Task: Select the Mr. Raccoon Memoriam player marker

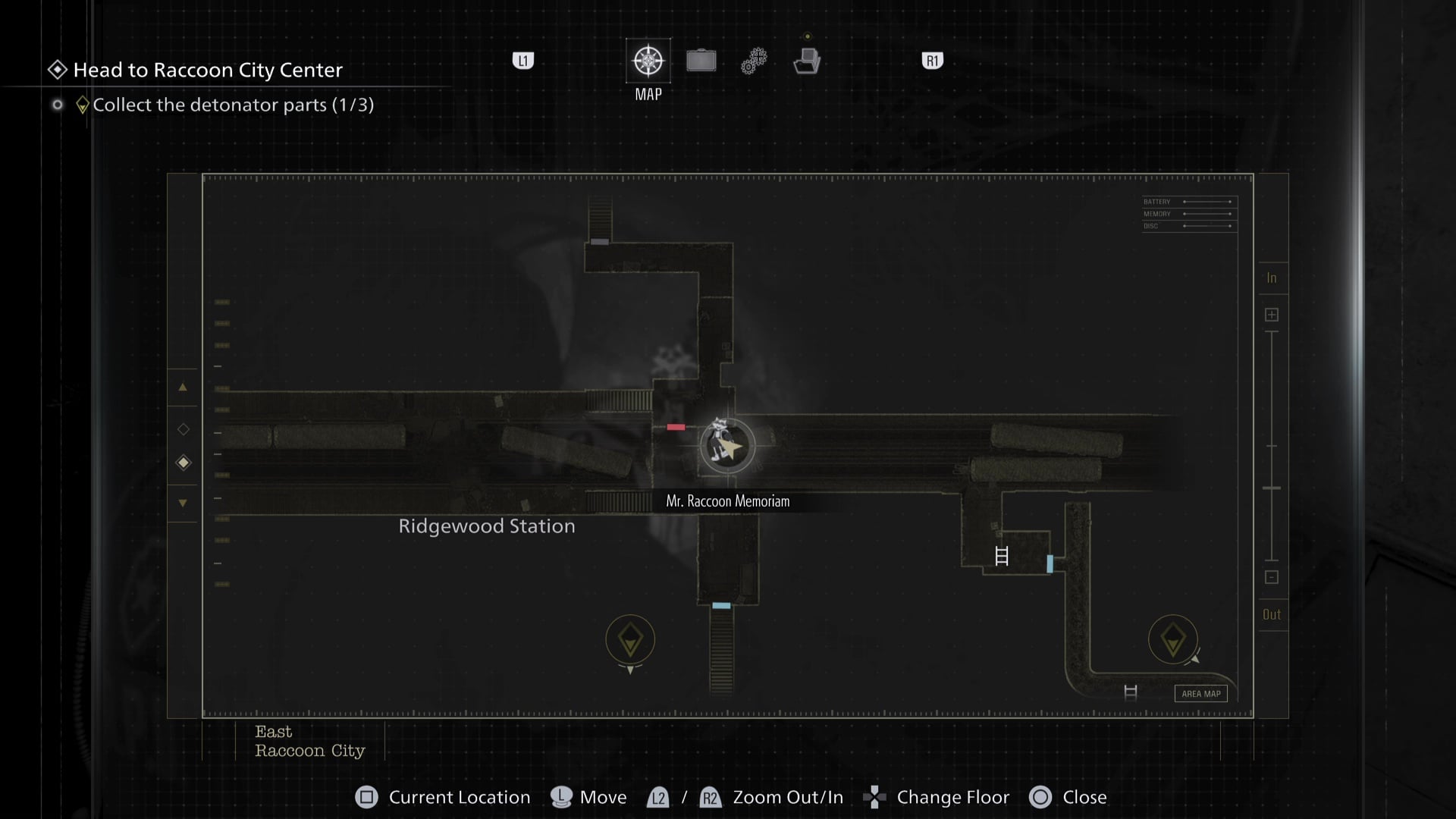Action: 727,447
